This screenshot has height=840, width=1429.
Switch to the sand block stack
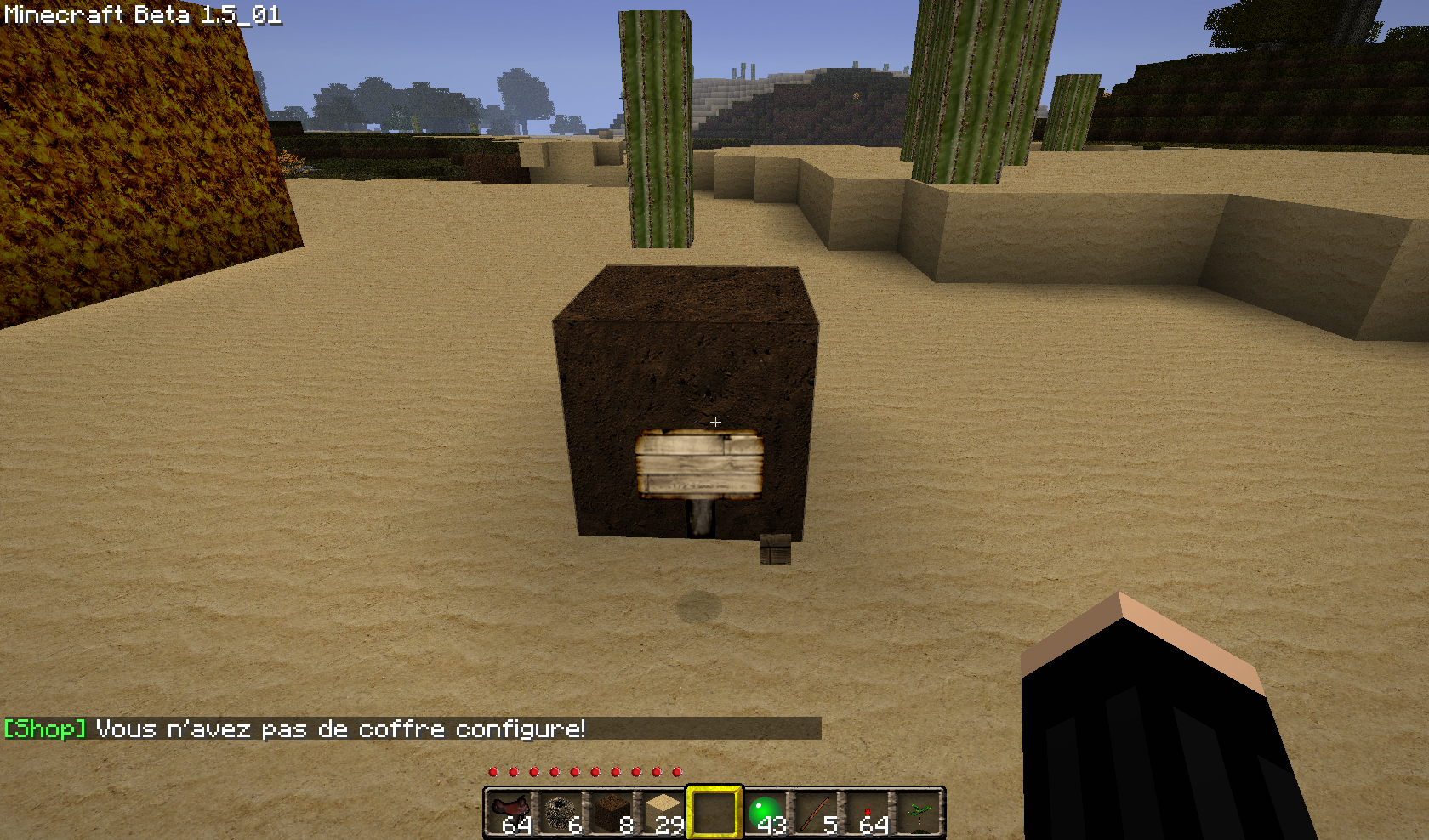coord(663,813)
